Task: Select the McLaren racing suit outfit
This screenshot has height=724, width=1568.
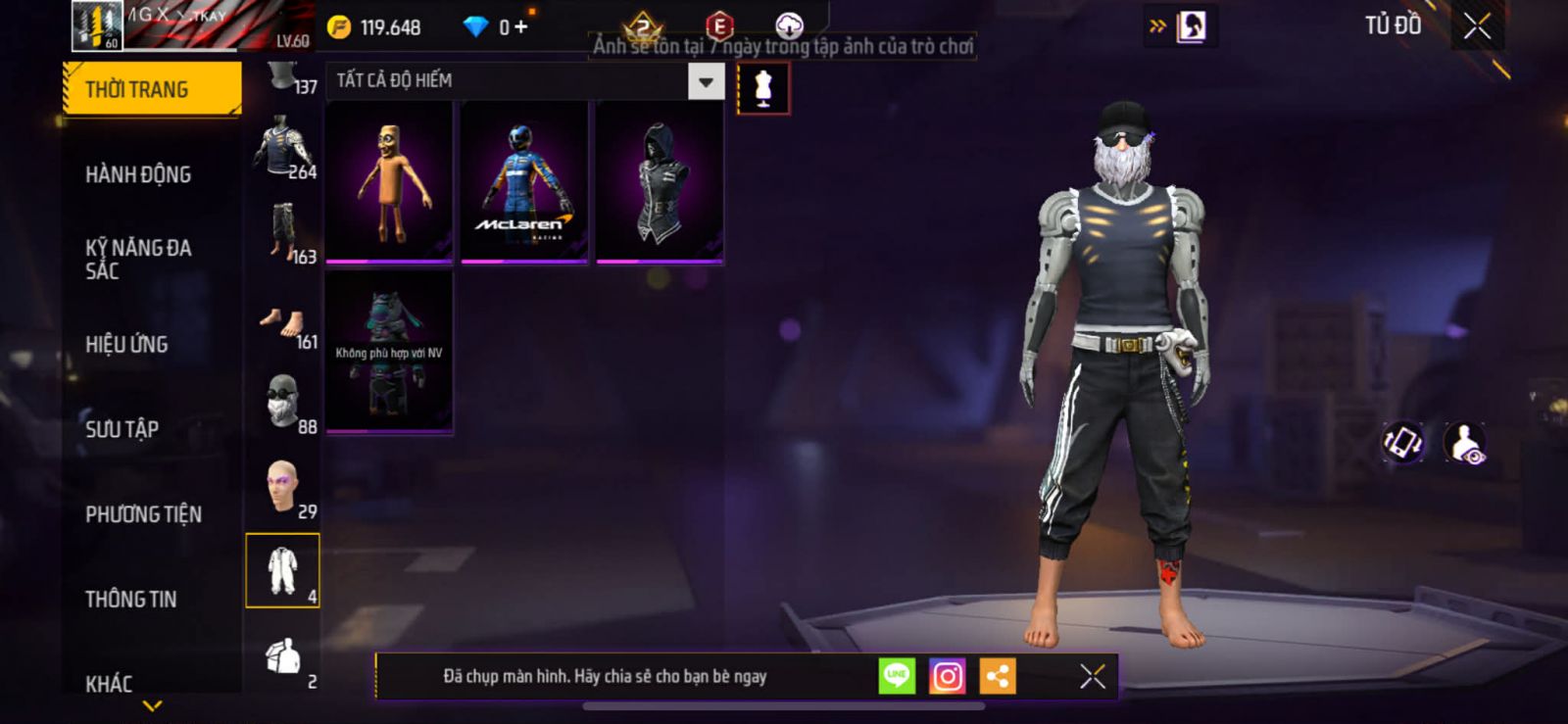Action: (524, 182)
